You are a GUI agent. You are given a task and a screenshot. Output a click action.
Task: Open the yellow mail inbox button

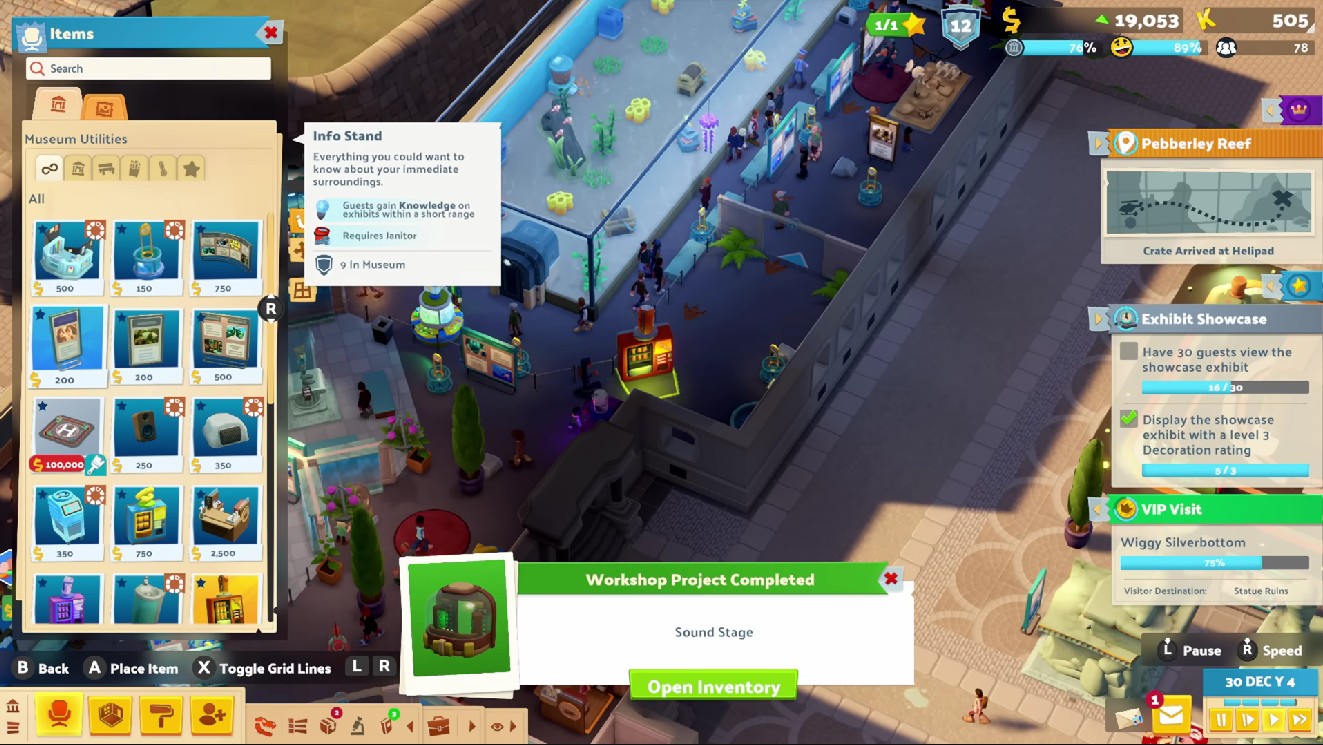click(1170, 716)
